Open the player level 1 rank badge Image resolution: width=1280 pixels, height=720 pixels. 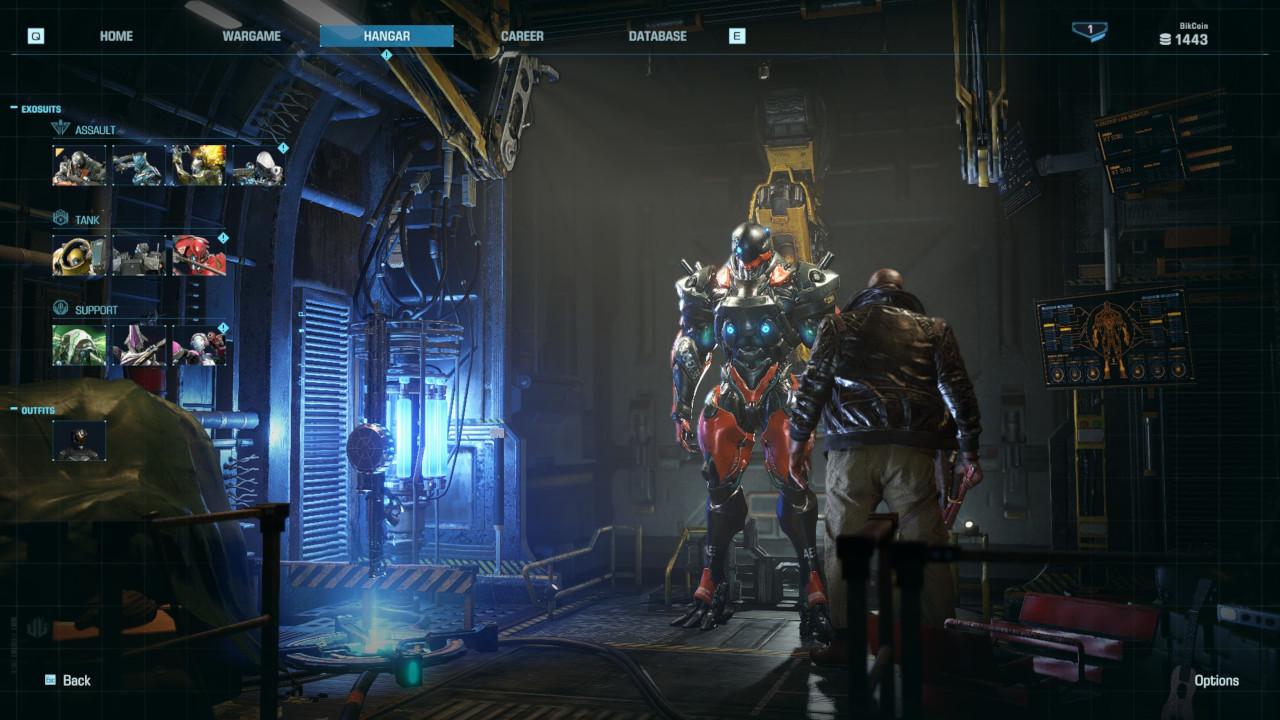[1092, 32]
